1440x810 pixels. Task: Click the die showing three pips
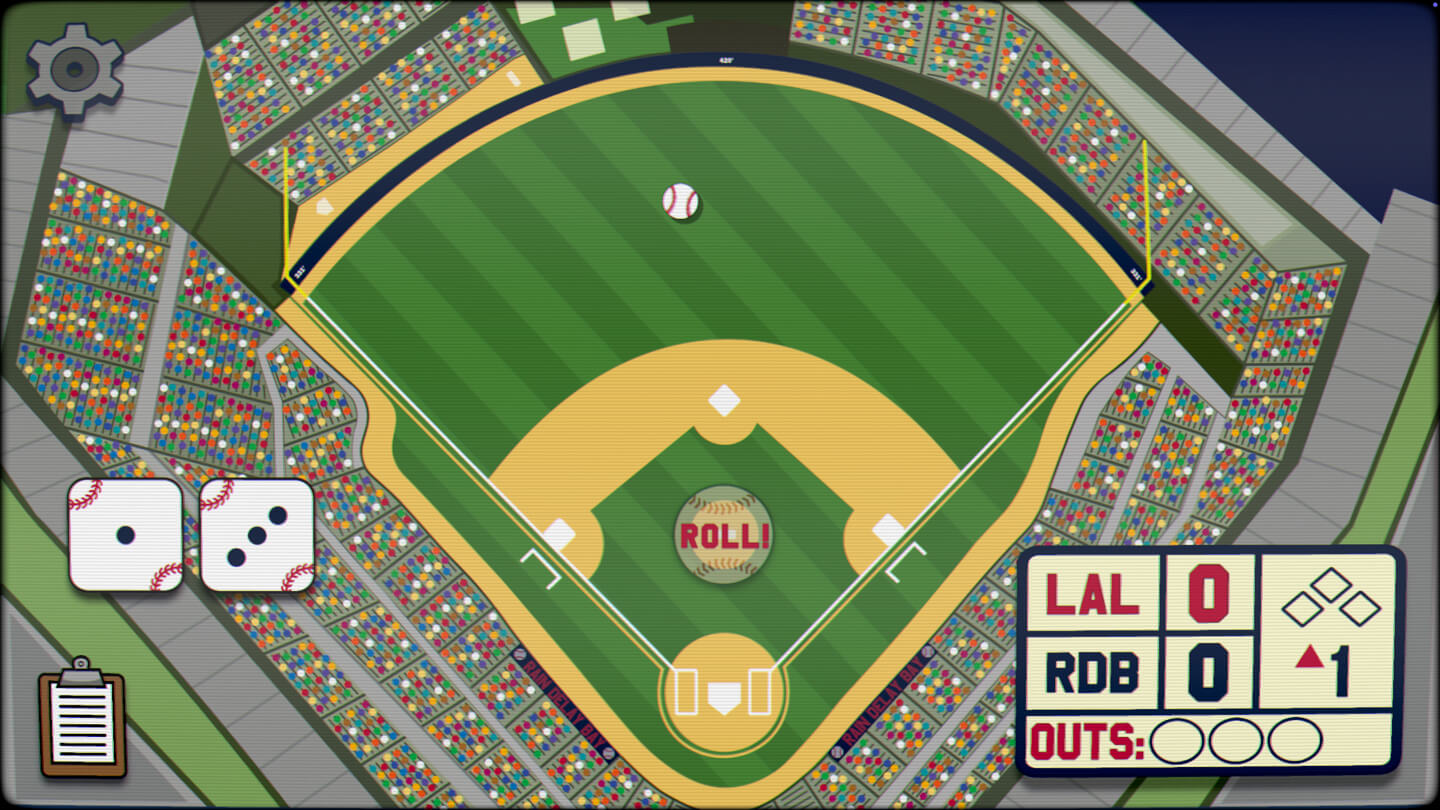pyautogui.click(x=257, y=535)
